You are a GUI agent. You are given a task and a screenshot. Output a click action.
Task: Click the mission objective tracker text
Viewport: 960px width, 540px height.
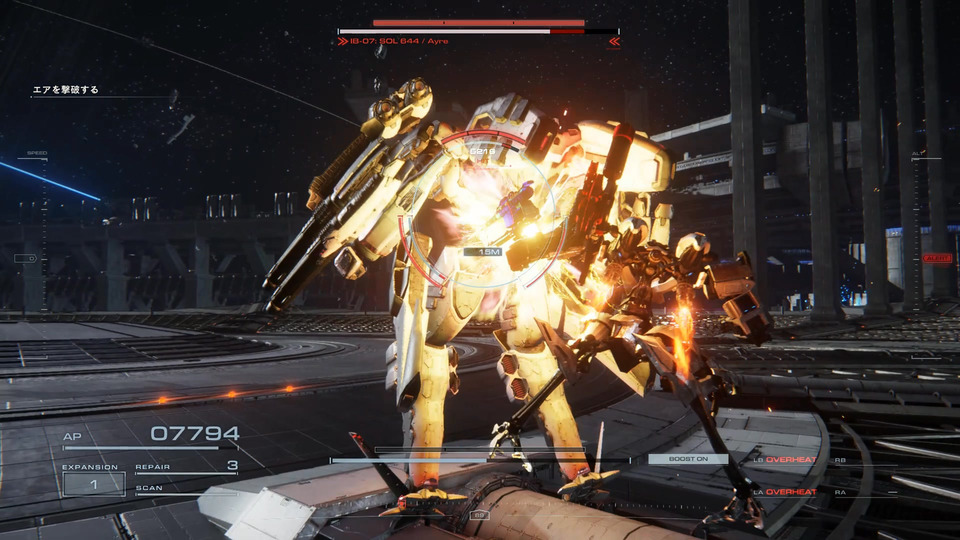66,90
